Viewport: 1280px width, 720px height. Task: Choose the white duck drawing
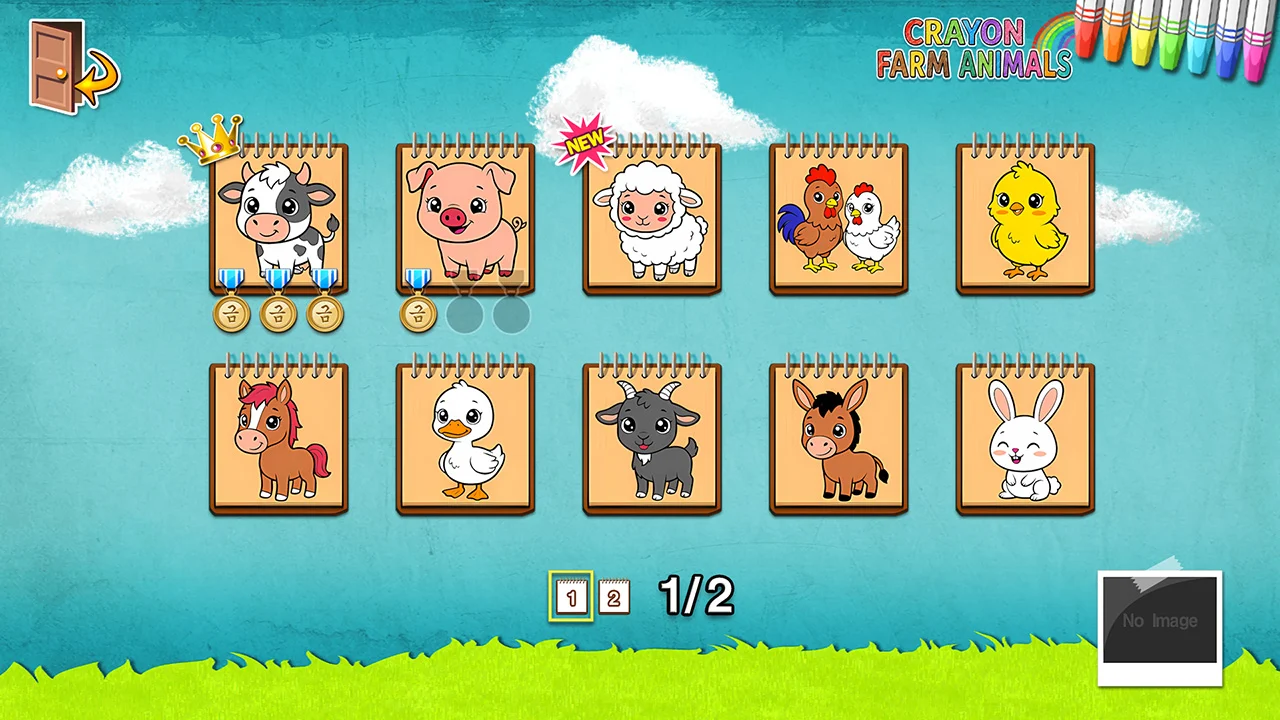pos(465,440)
